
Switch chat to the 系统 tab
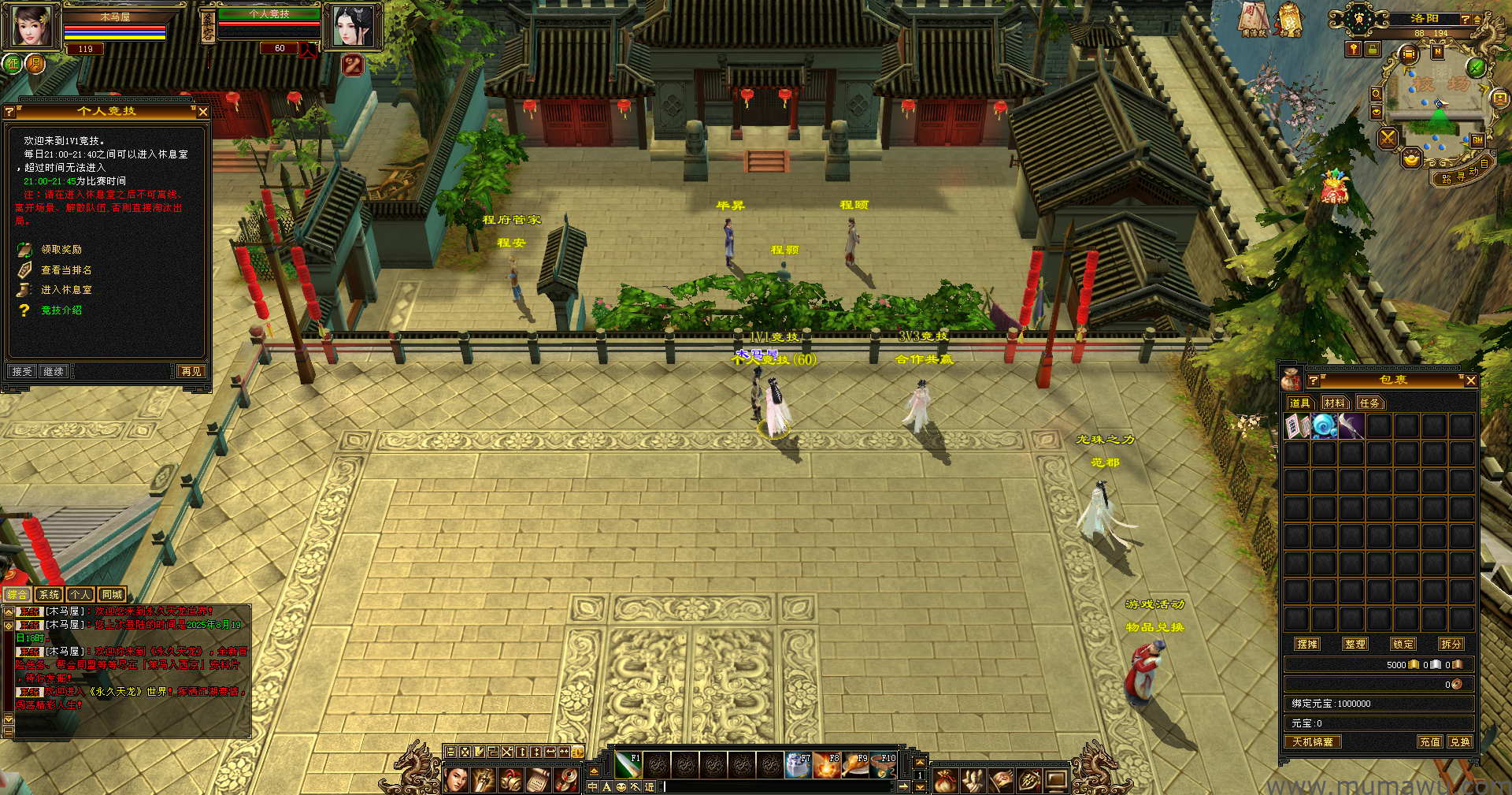coord(49,595)
